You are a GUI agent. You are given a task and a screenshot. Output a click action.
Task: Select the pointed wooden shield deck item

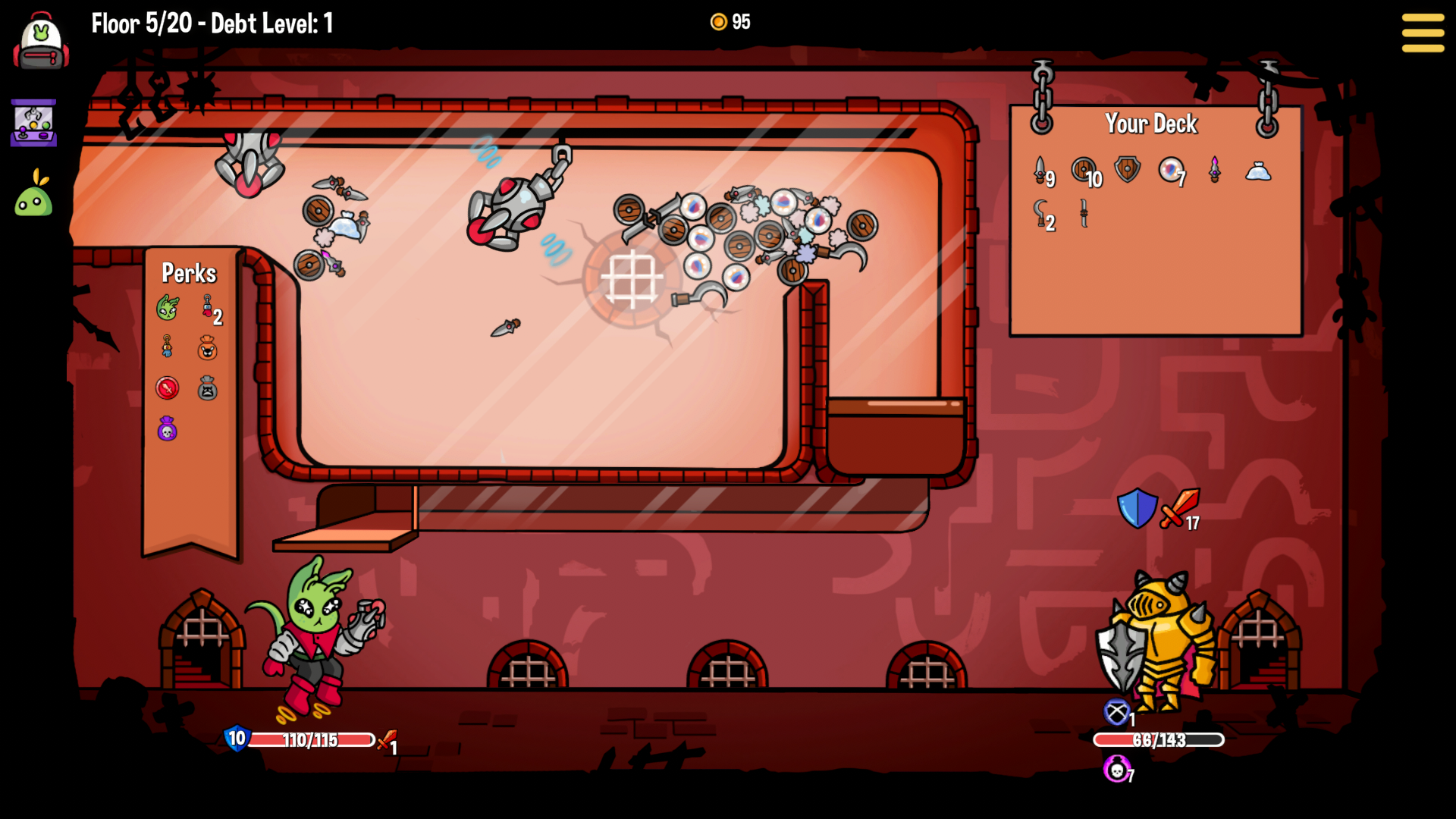[1127, 169]
